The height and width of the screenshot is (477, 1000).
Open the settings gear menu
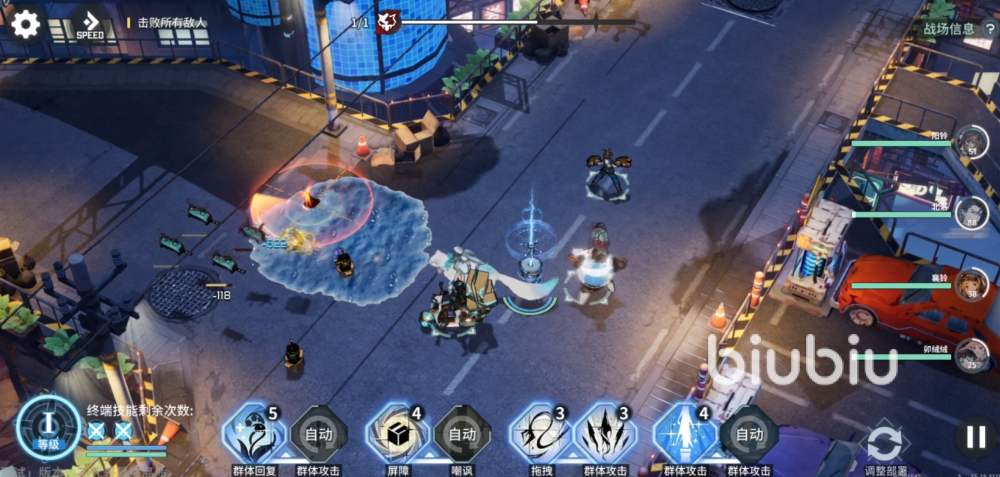[24, 24]
